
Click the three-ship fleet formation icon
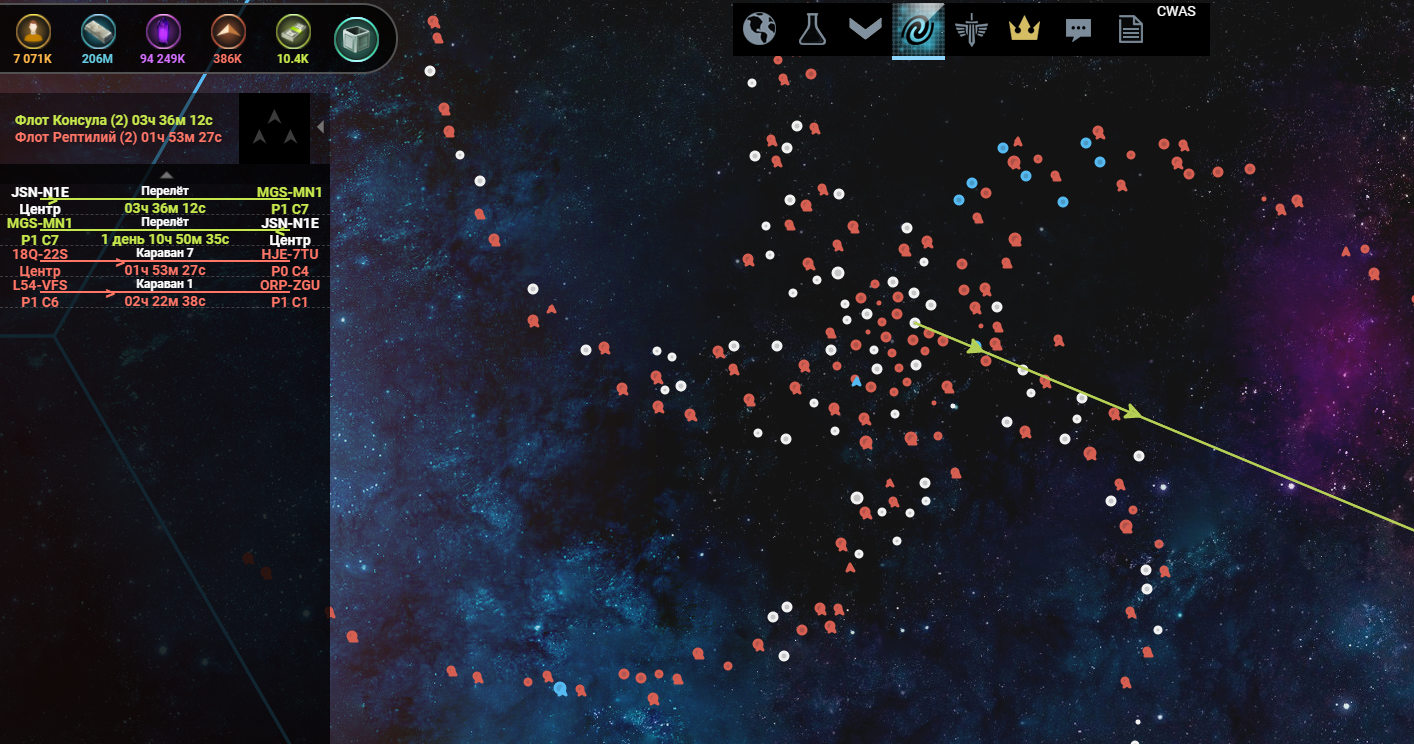274,128
